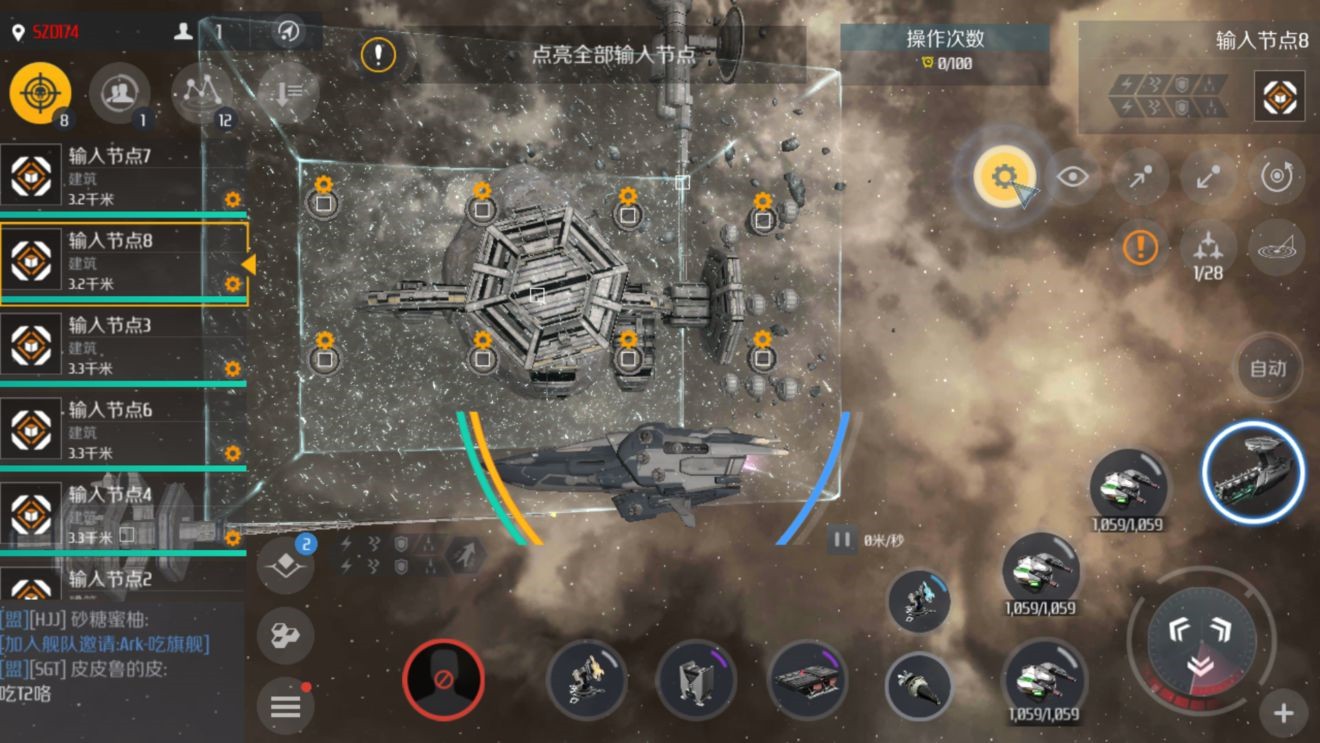Zoom the camera out with inward arrow icon
This screenshot has height=743, width=1320.
coord(1208,177)
